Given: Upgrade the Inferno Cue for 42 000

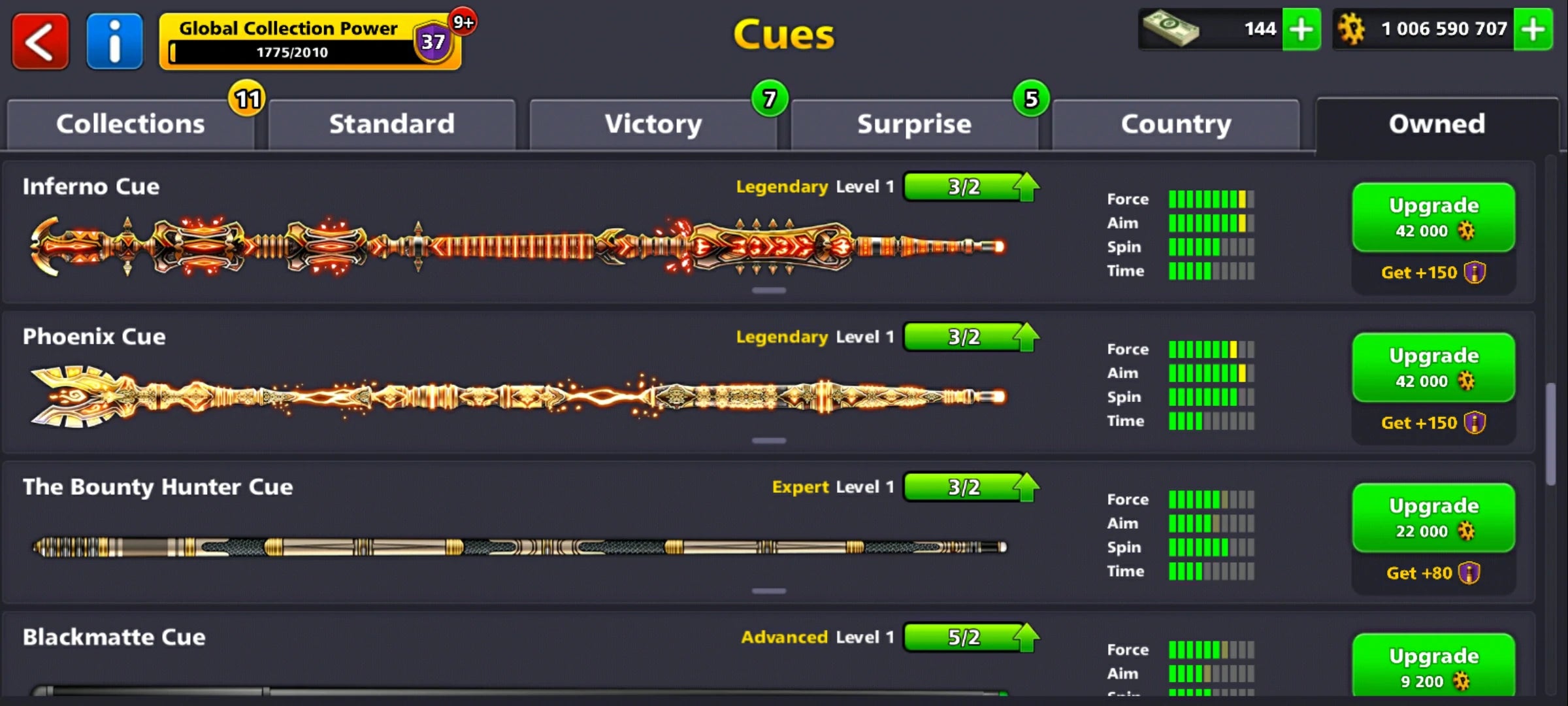Looking at the screenshot, I should [1433, 218].
